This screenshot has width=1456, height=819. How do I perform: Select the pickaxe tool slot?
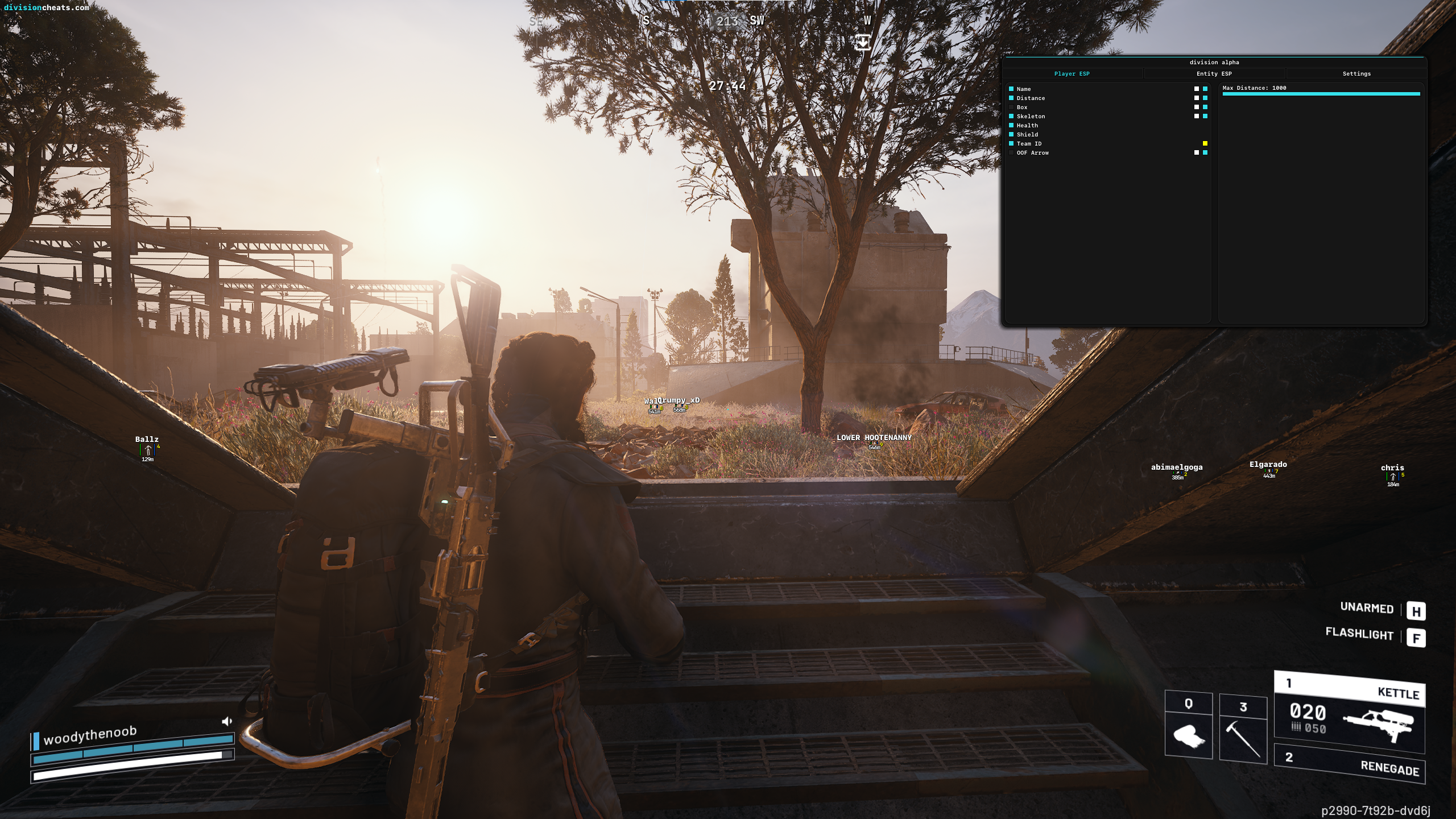click(1243, 728)
